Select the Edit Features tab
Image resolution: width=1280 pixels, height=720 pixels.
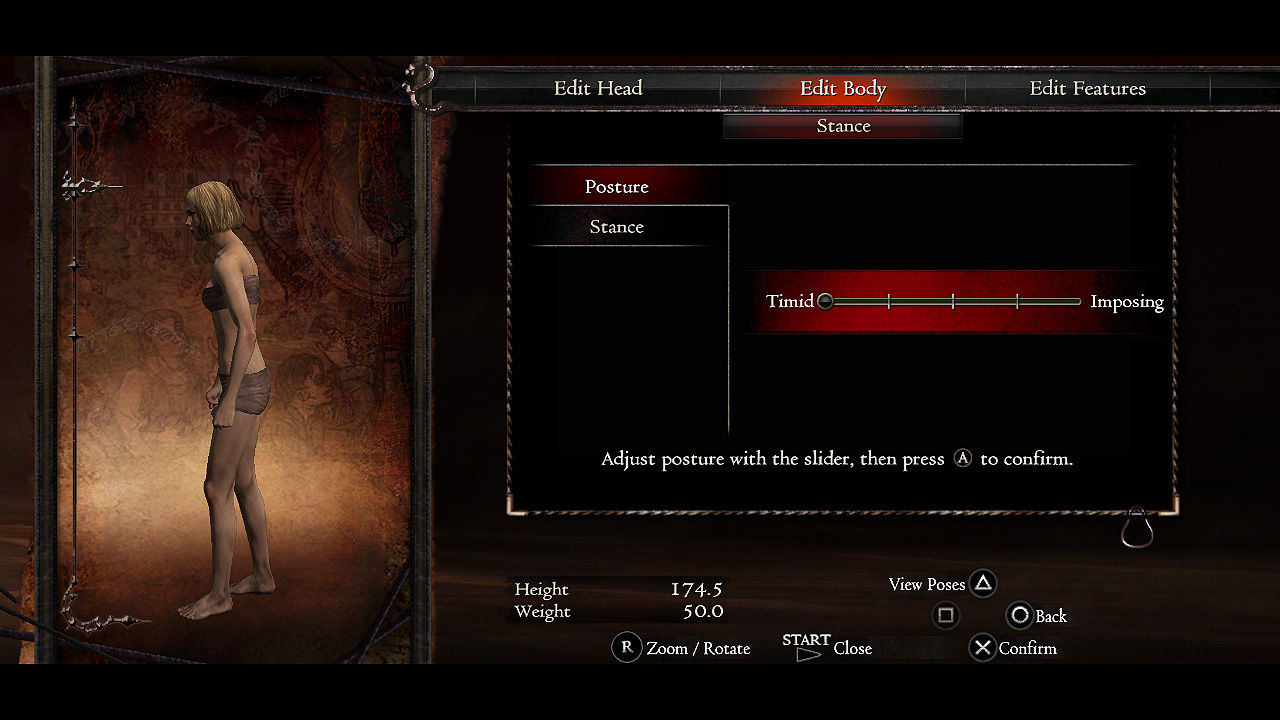point(1087,88)
